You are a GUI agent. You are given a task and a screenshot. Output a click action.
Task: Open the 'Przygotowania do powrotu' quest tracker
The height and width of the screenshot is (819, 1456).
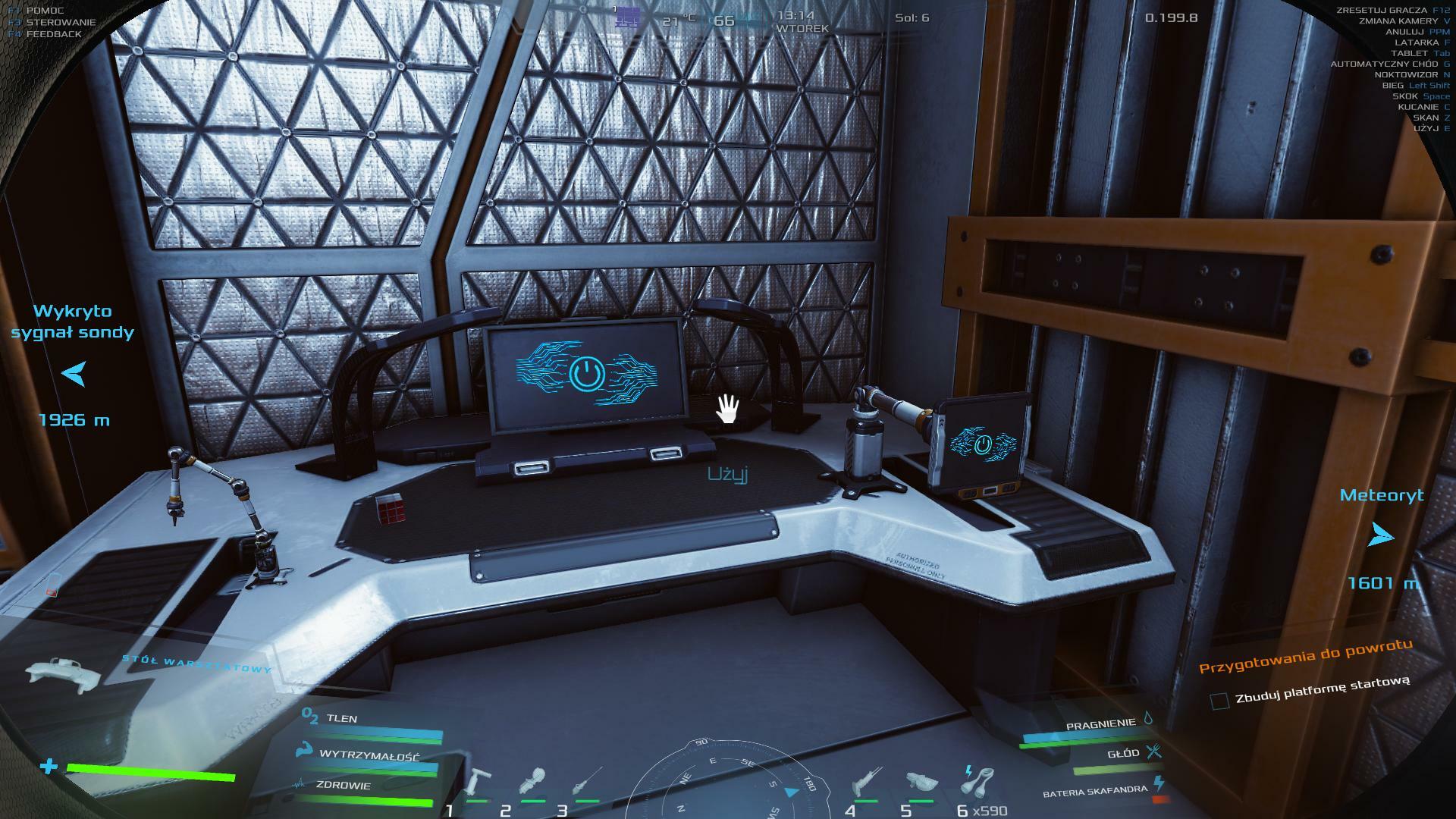click(x=1305, y=656)
